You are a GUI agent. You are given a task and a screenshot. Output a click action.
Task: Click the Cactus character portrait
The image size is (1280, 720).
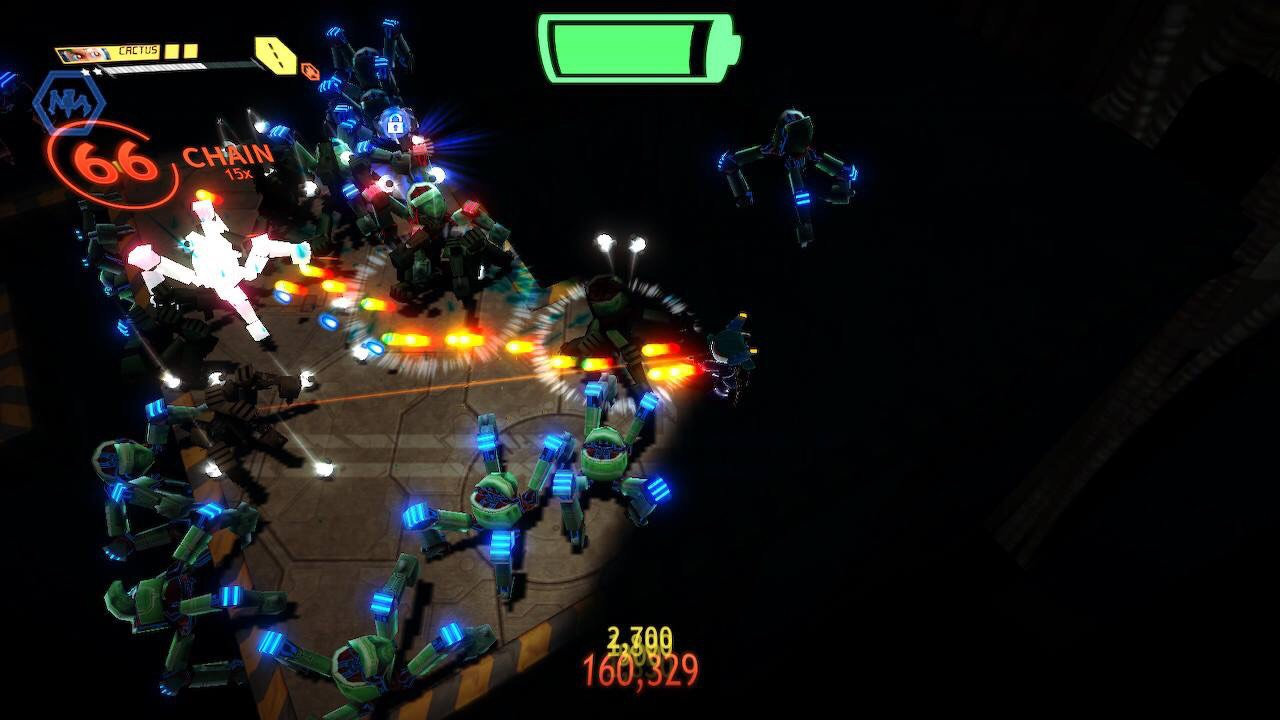[81, 54]
